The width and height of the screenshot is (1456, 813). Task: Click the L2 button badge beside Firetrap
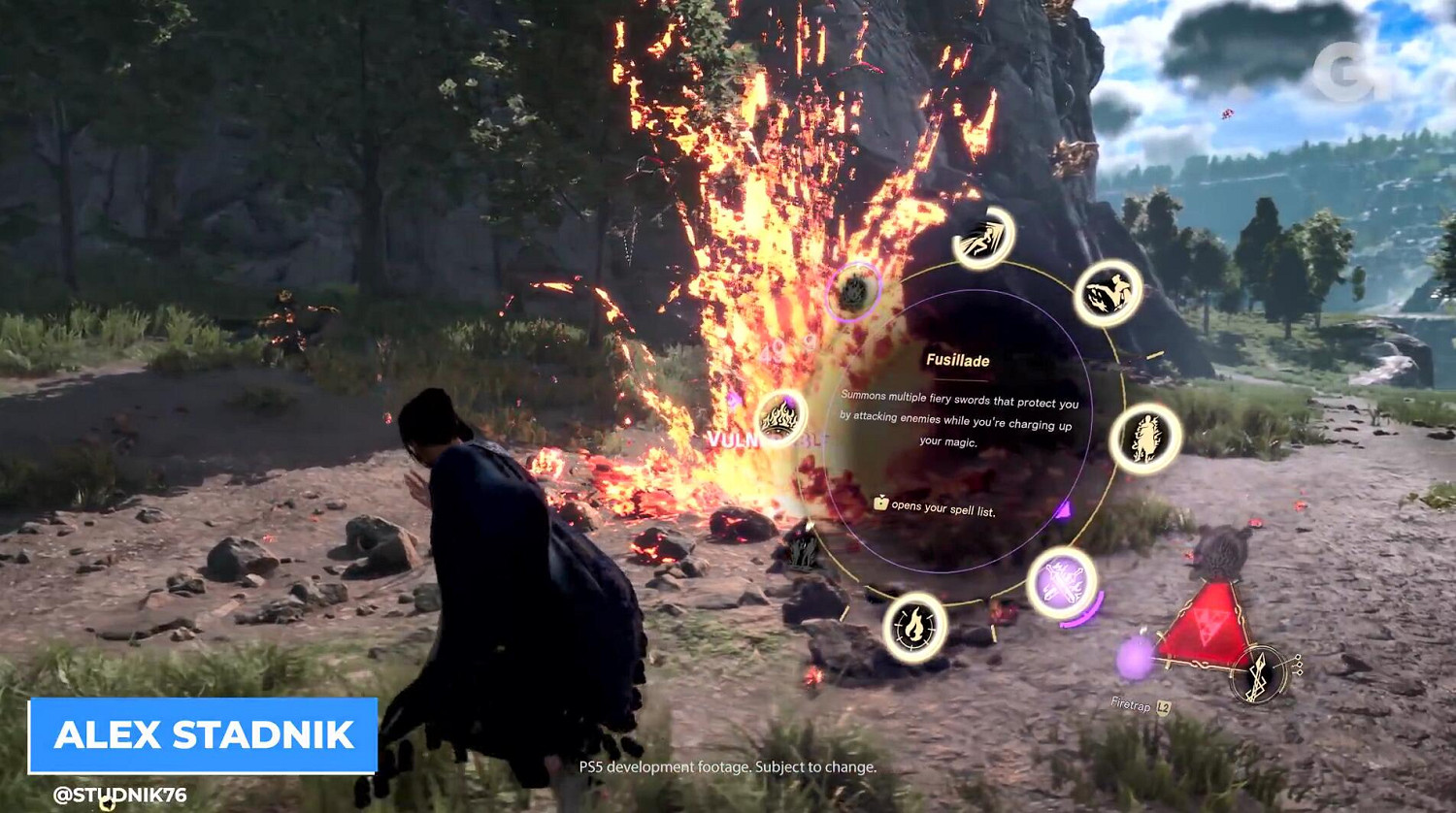tap(1162, 705)
